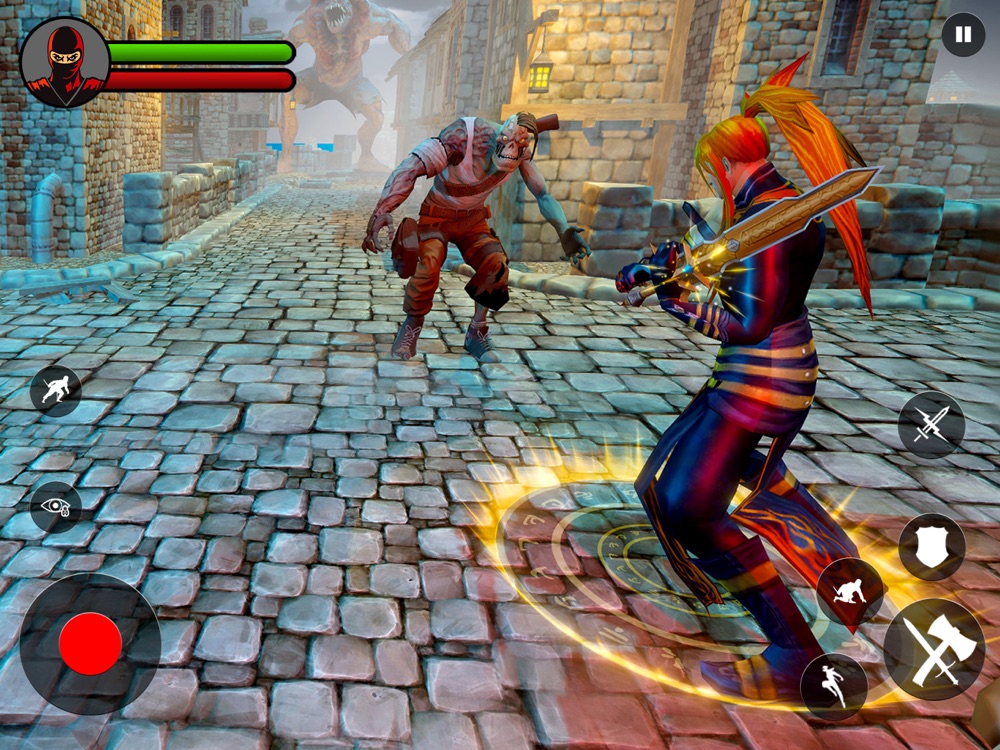Toggle the eye with lock camera icon
1000x750 pixels.
click(x=55, y=506)
